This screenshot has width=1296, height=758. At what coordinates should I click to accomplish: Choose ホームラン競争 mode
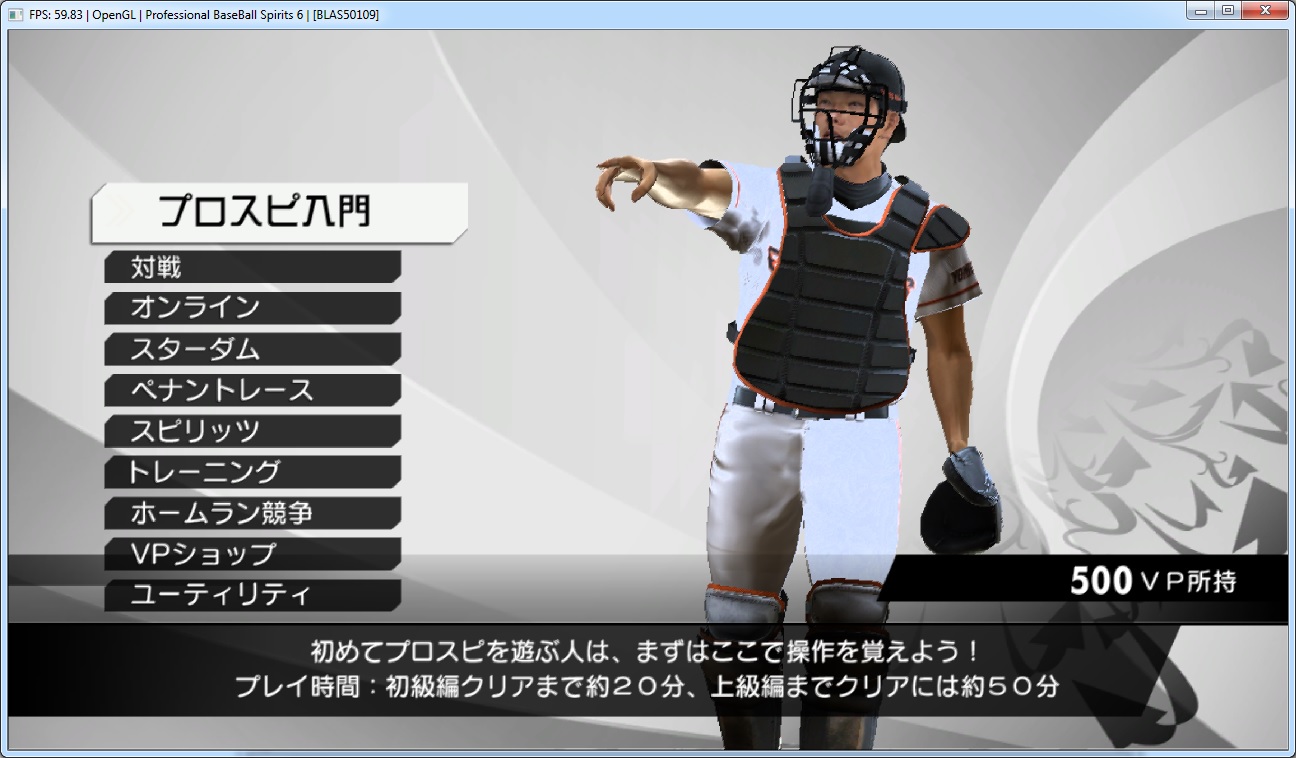click(x=252, y=513)
